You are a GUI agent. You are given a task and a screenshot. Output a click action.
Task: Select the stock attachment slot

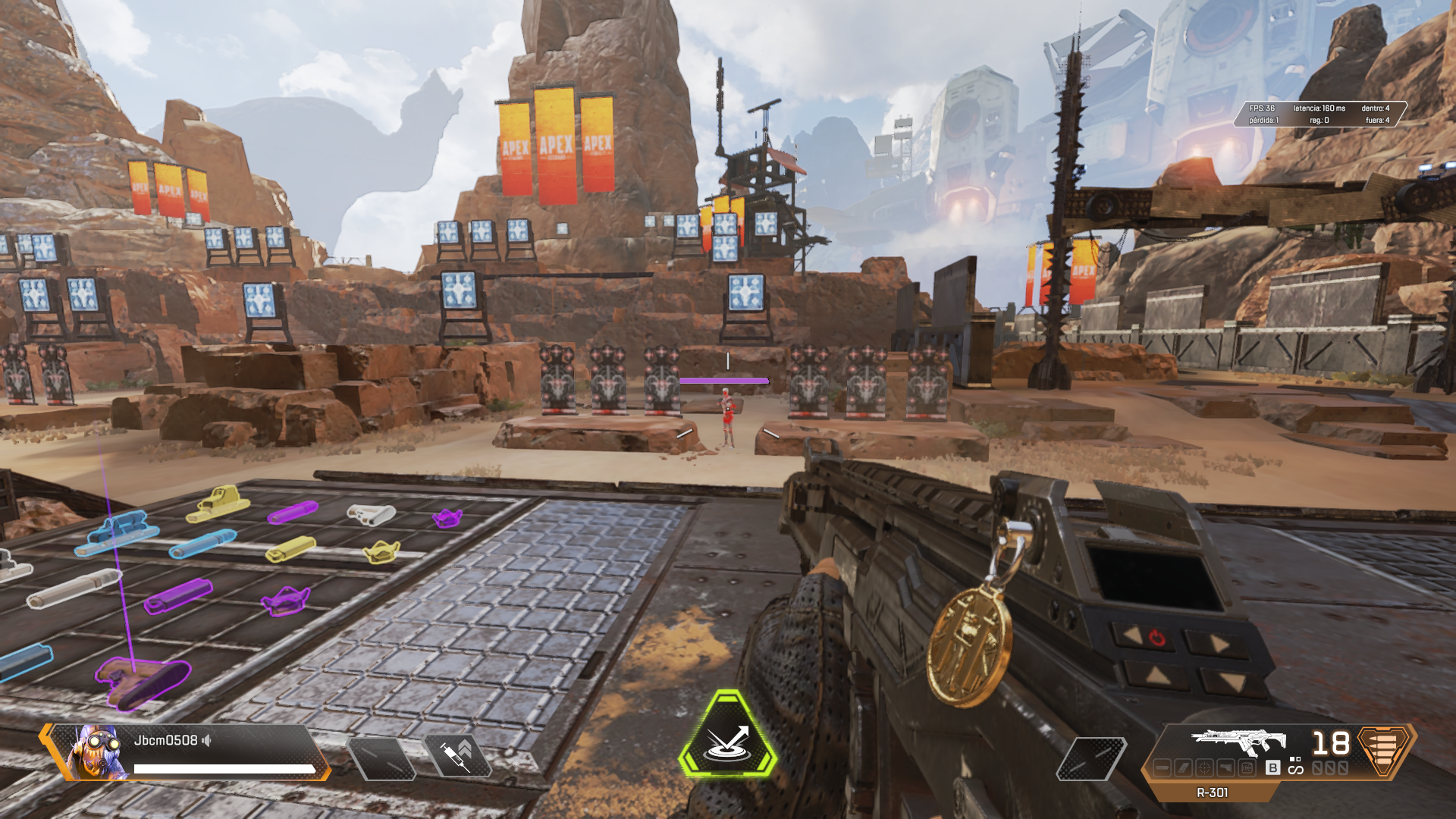coord(1225,768)
